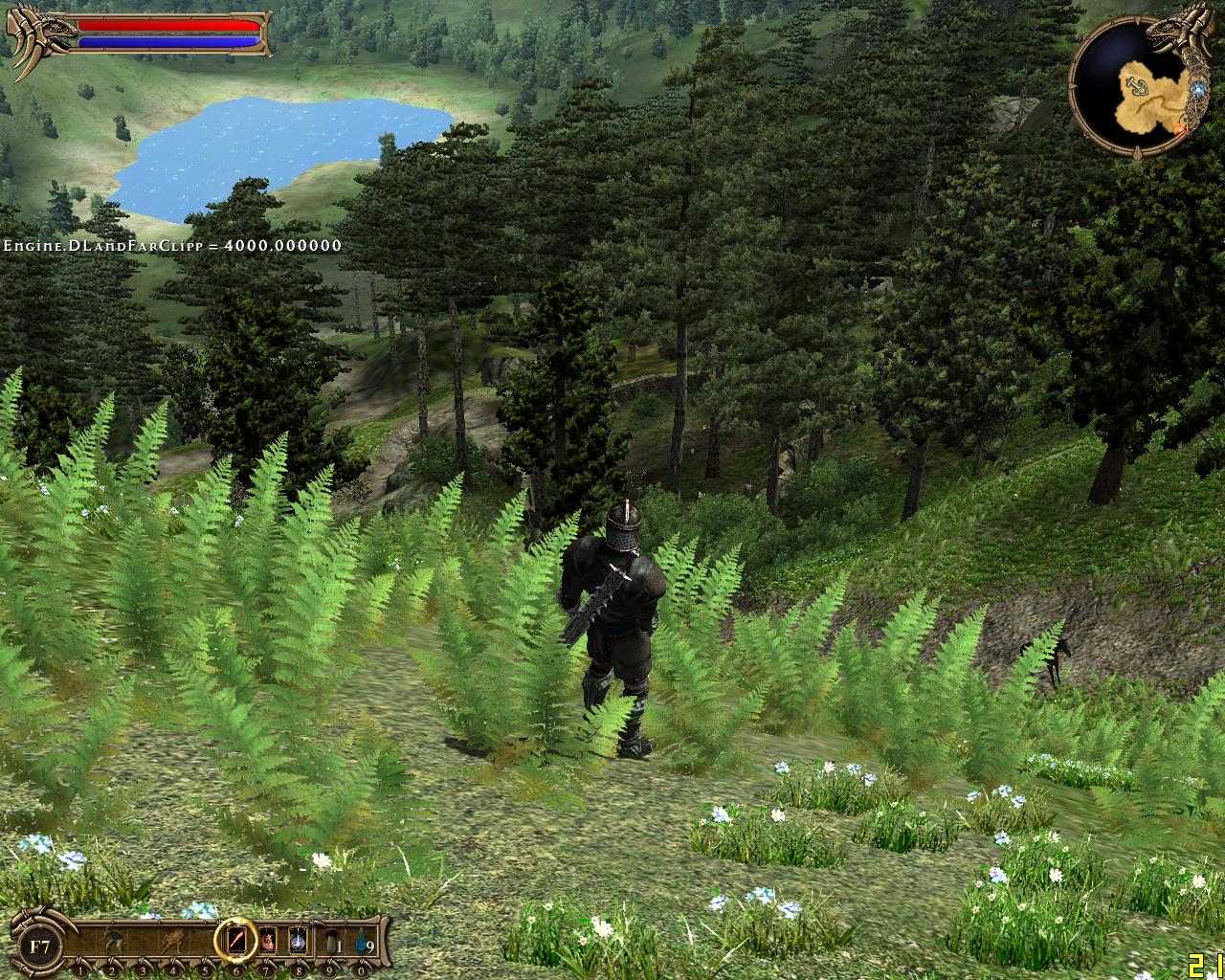Select the F7 hotbar set button

(x=39, y=947)
